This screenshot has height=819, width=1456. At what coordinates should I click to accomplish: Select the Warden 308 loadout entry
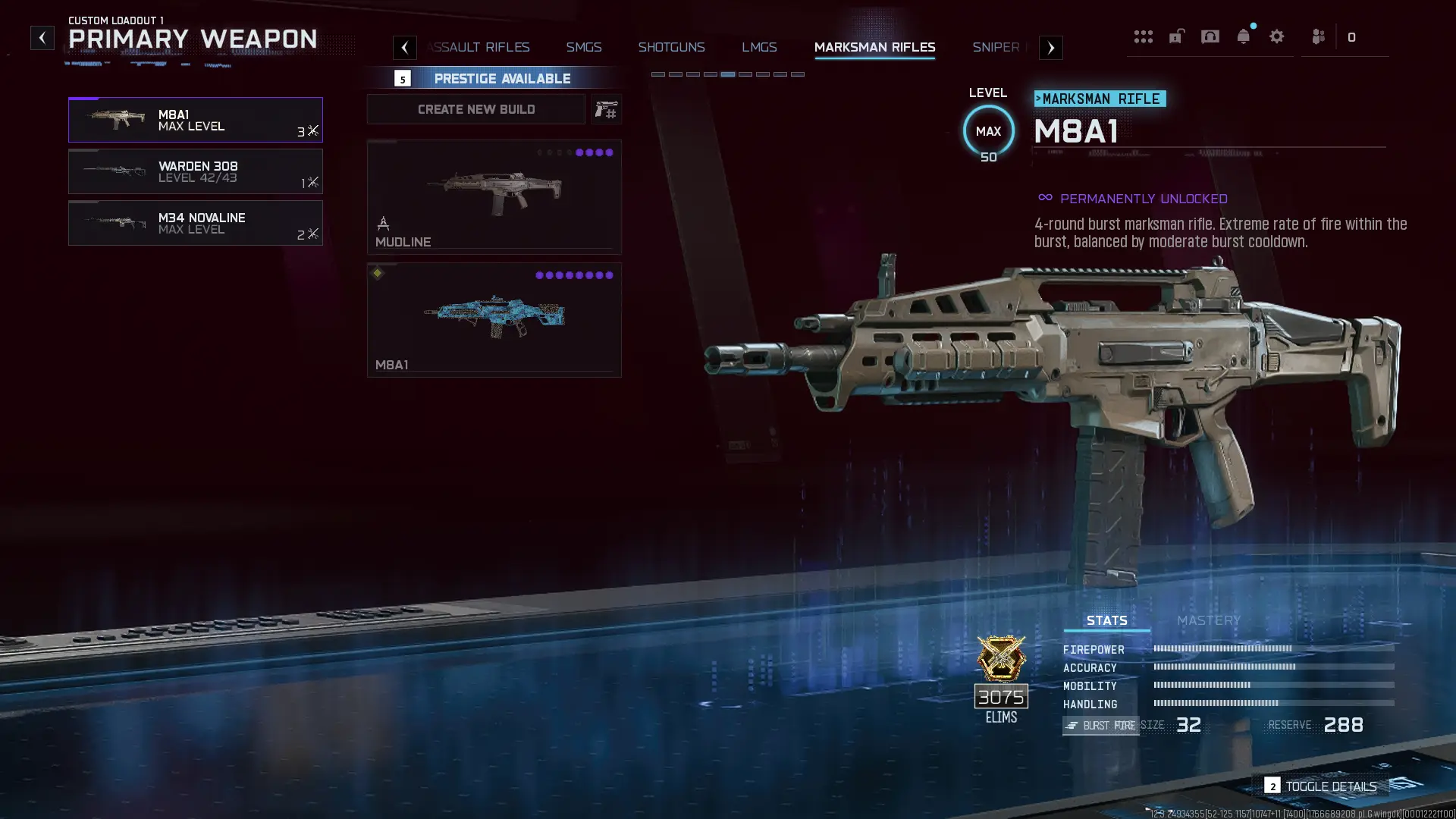[196, 172]
